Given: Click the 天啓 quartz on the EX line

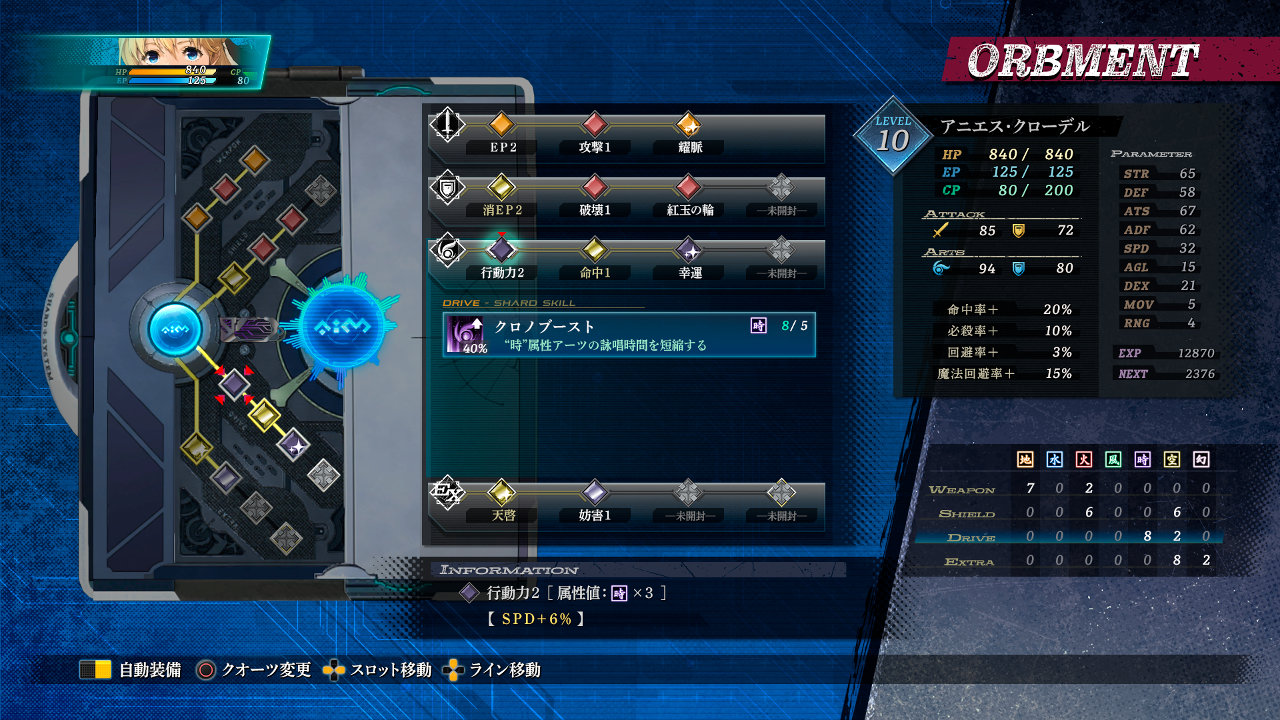Looking at the screenshot, I should 500,495.
